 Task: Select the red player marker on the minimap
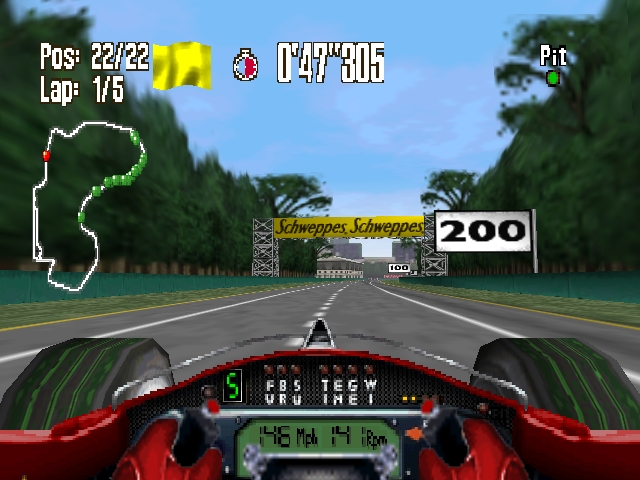point(46,156)
